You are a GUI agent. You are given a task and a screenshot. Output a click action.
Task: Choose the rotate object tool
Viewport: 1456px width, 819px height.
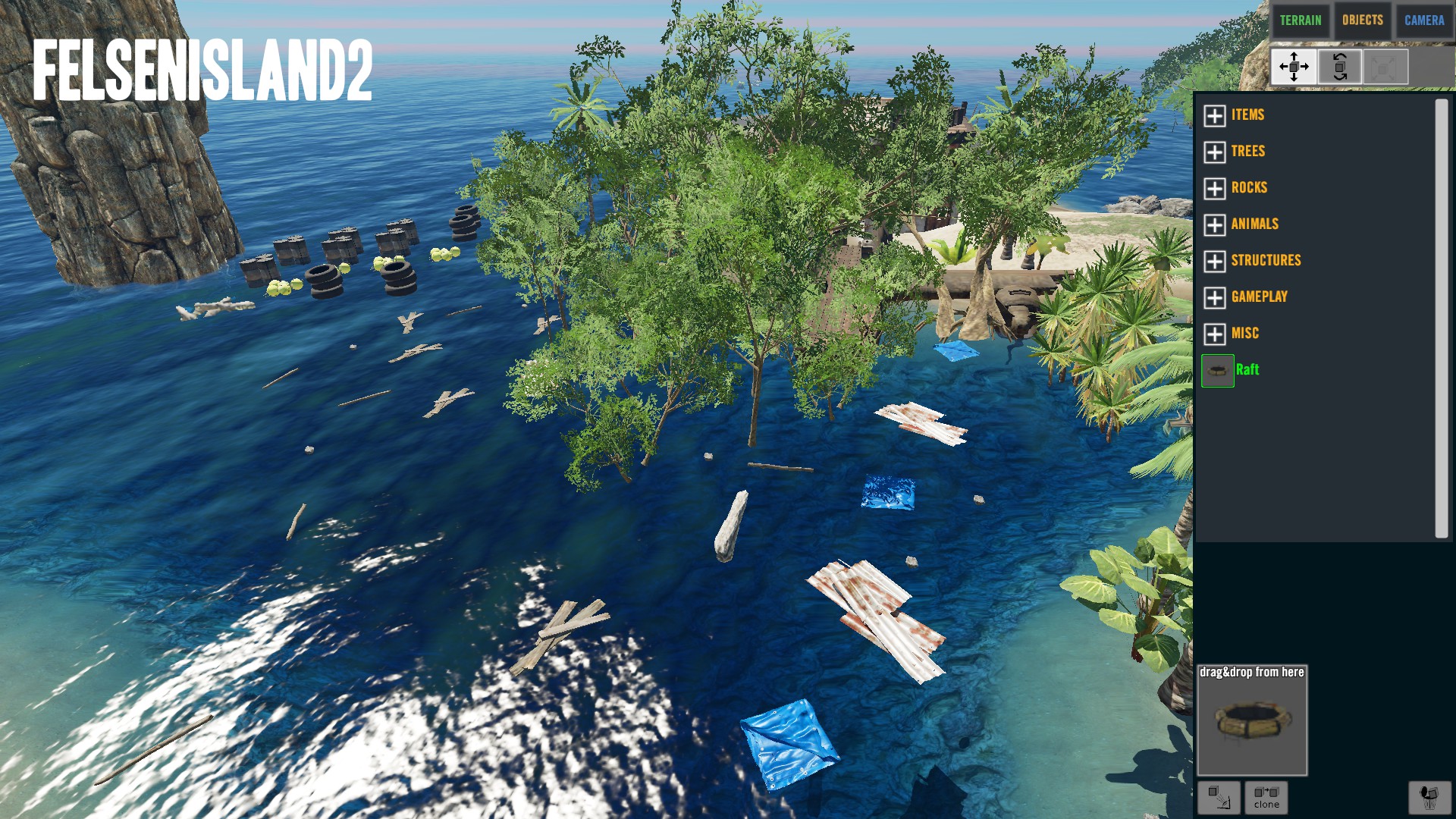click(x=1339, y=67)
